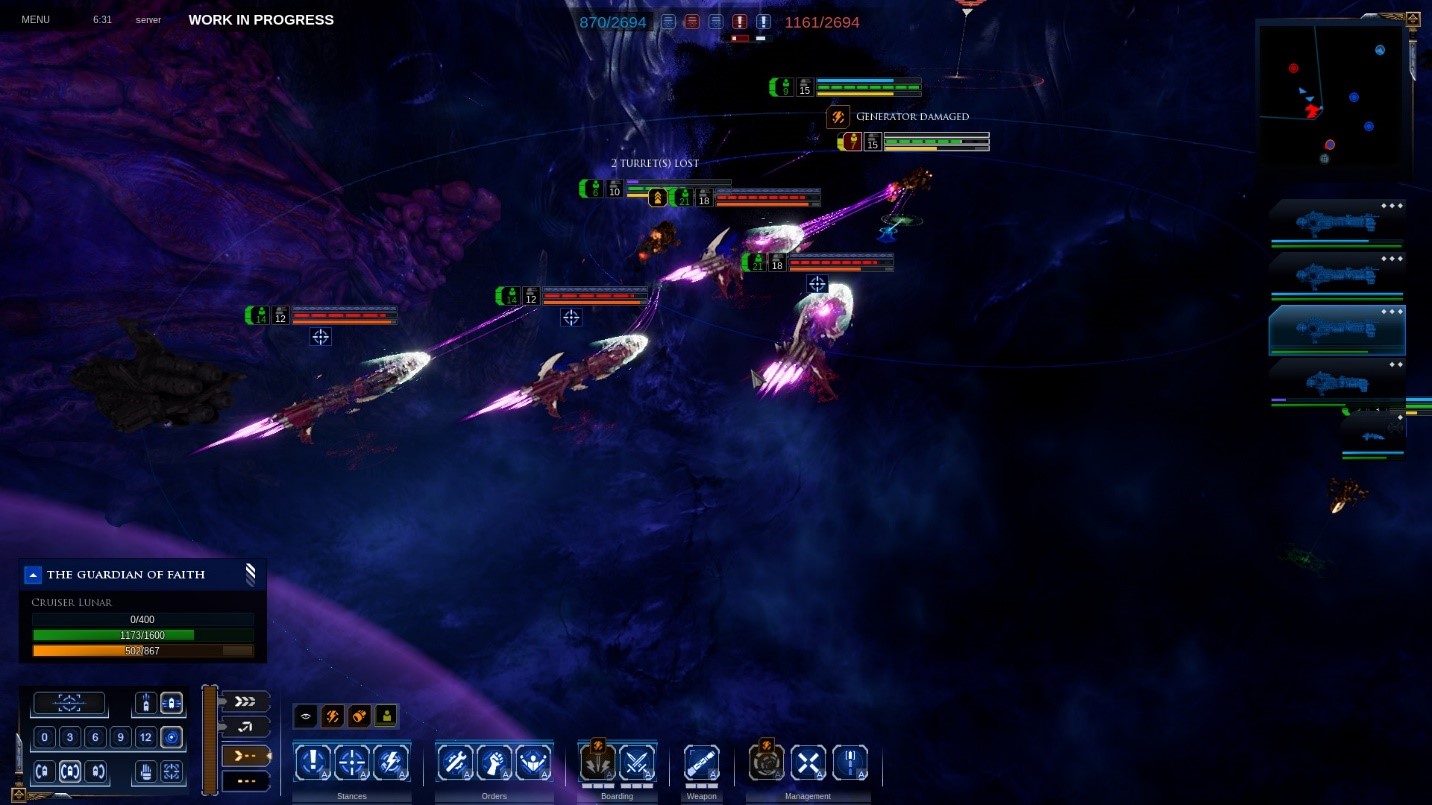Click the tactical minimap
Image resolution: width=1432 pixels, height=805 pixels.
(x=1334, y=98)
